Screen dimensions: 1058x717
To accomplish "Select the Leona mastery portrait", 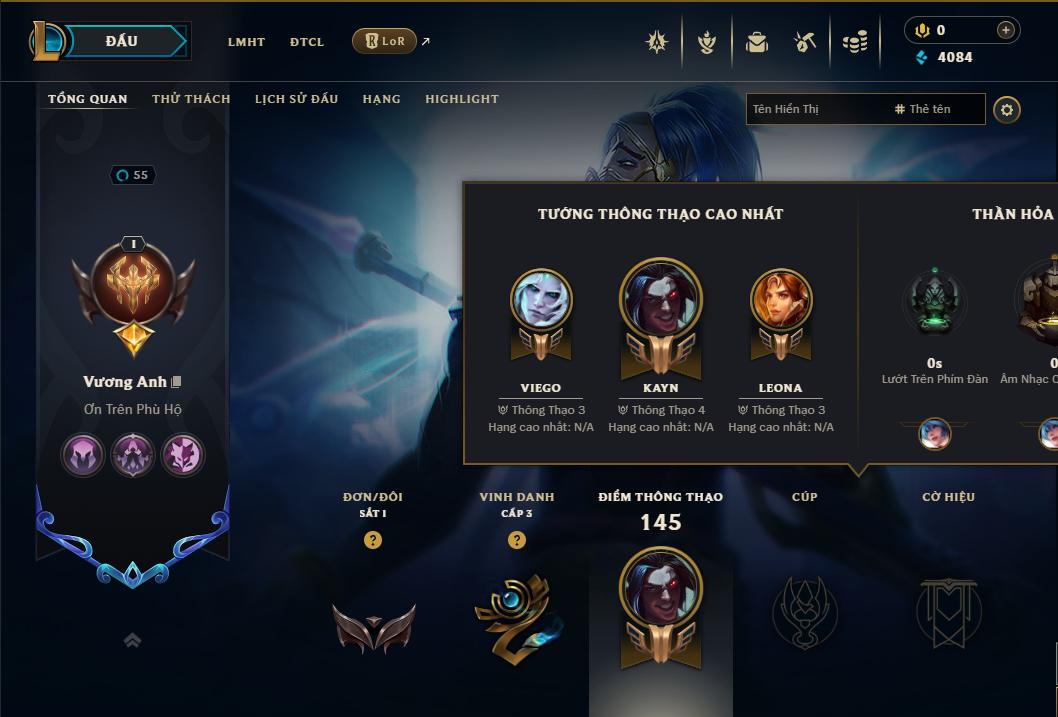I will point(781,300).
